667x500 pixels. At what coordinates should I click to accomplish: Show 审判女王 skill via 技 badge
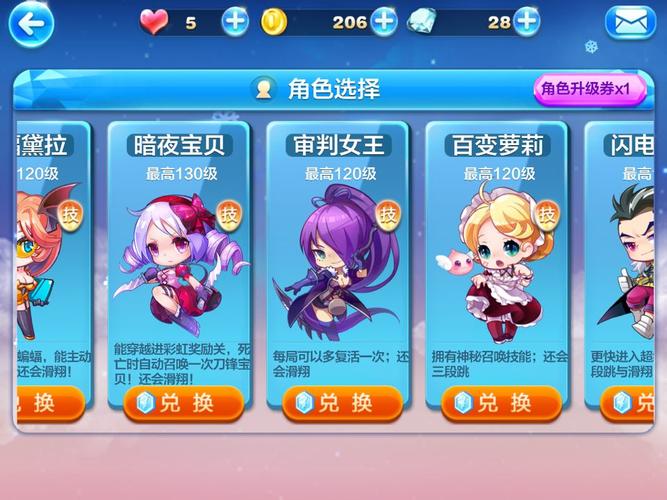click(x=388, y=213)
